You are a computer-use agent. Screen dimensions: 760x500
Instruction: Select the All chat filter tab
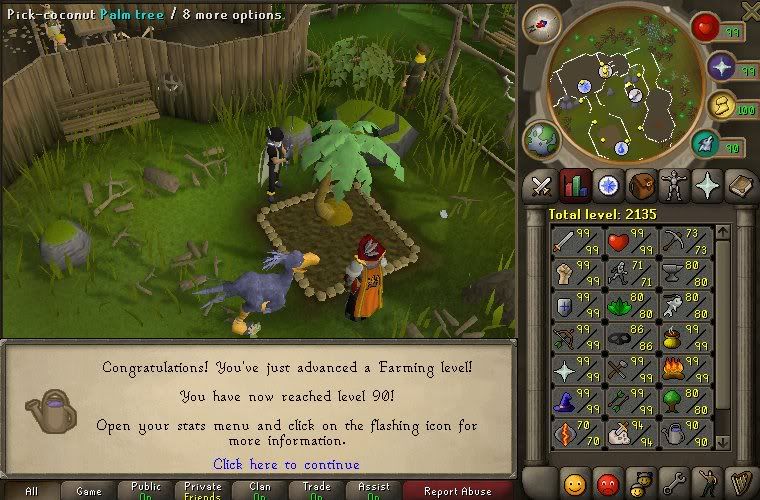[x=32, y=491]
